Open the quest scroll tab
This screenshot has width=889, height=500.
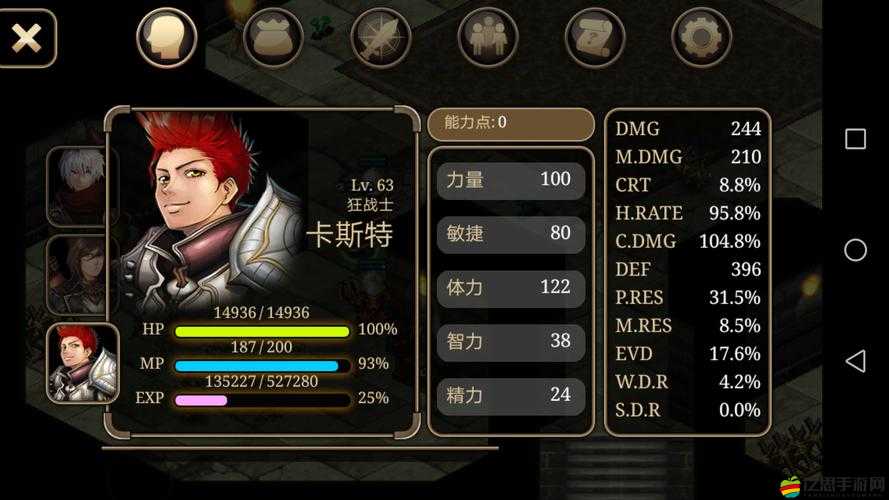point(595,39)
